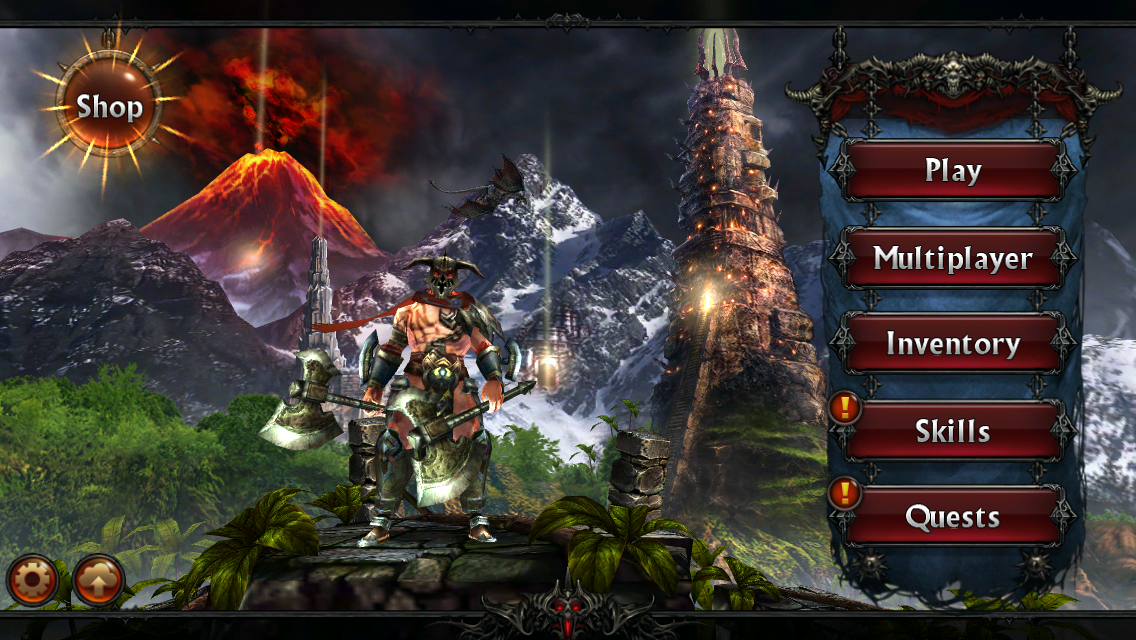Click the cloud upload save icon
Viewport: 1136px width, 640px height.
[x=99, y=580]
